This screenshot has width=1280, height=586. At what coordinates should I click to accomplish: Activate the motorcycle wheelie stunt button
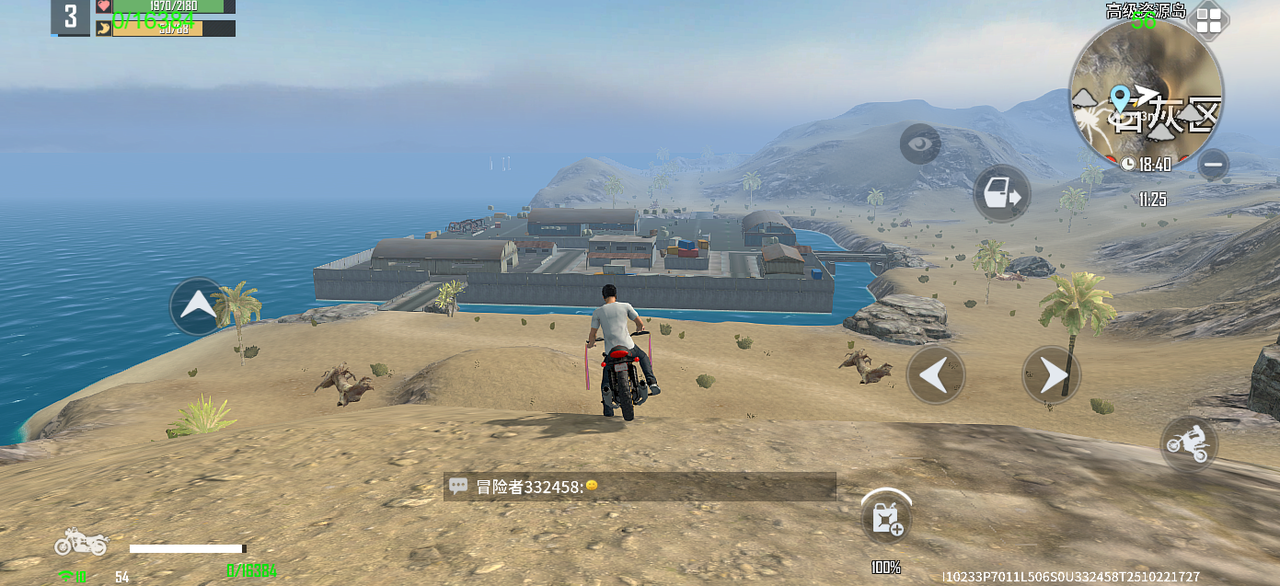coord(1189,444)
